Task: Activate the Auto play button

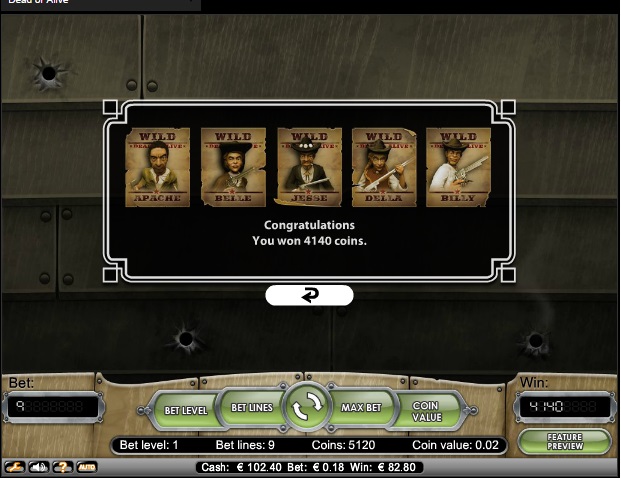Action: [87, 467]
